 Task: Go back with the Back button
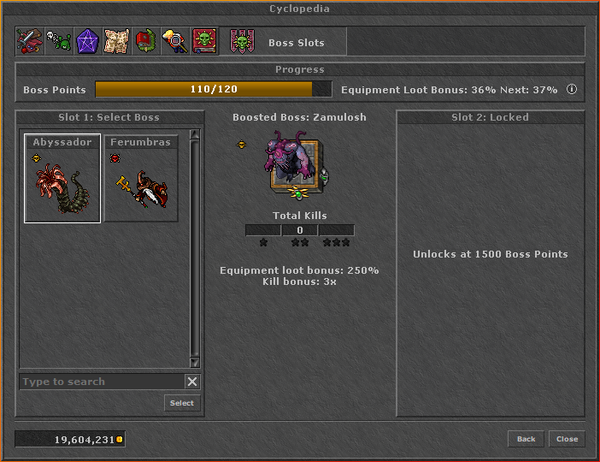point(526,439)
